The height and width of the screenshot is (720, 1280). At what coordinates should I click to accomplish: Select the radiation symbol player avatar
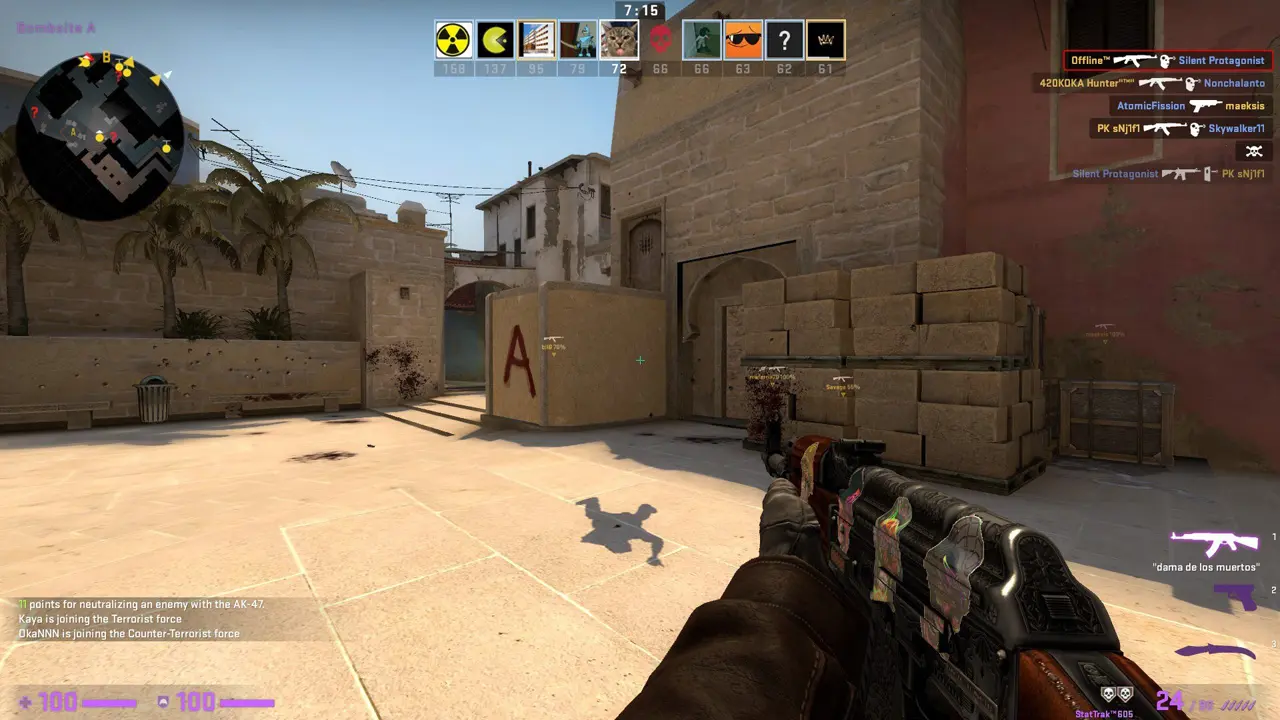coord(453,40)
